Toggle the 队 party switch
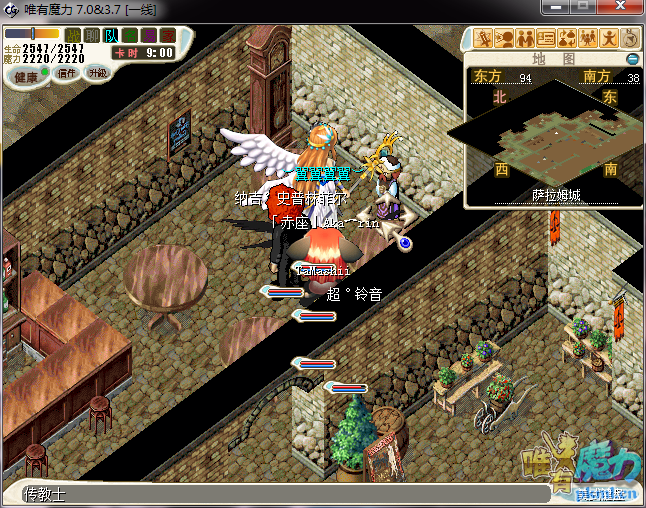Viewport: 646px width, 508px height. [111, 36]
